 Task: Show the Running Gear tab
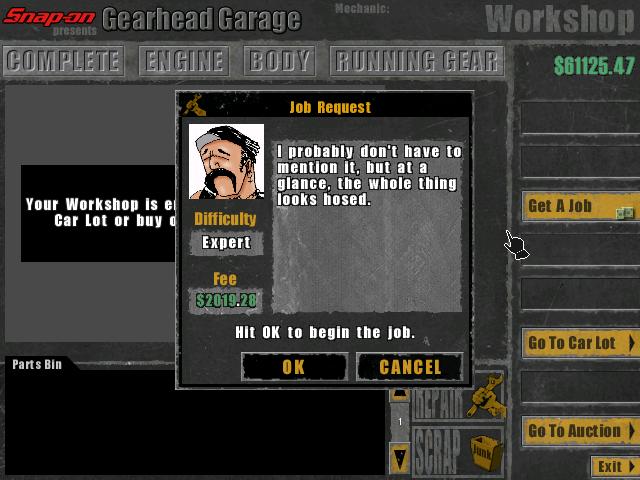coord(416,61)
